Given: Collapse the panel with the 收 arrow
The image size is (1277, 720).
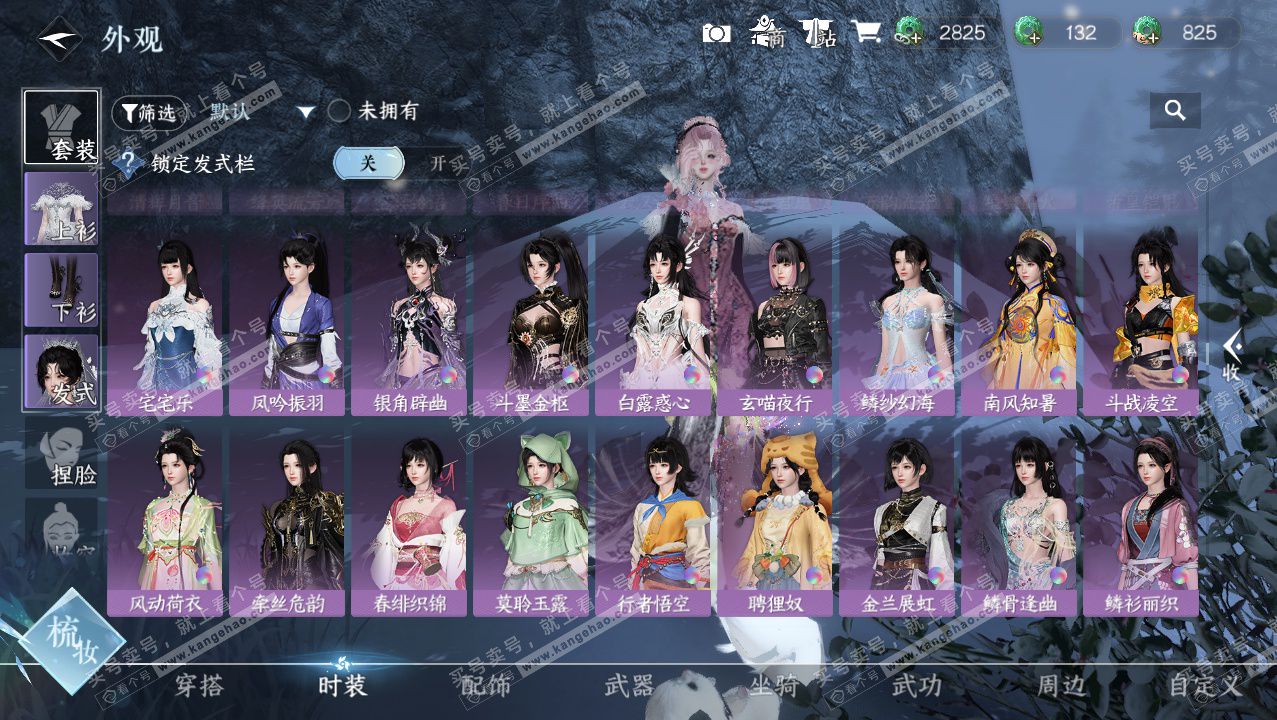Looking at the screenshot, I should point(1232,355).
